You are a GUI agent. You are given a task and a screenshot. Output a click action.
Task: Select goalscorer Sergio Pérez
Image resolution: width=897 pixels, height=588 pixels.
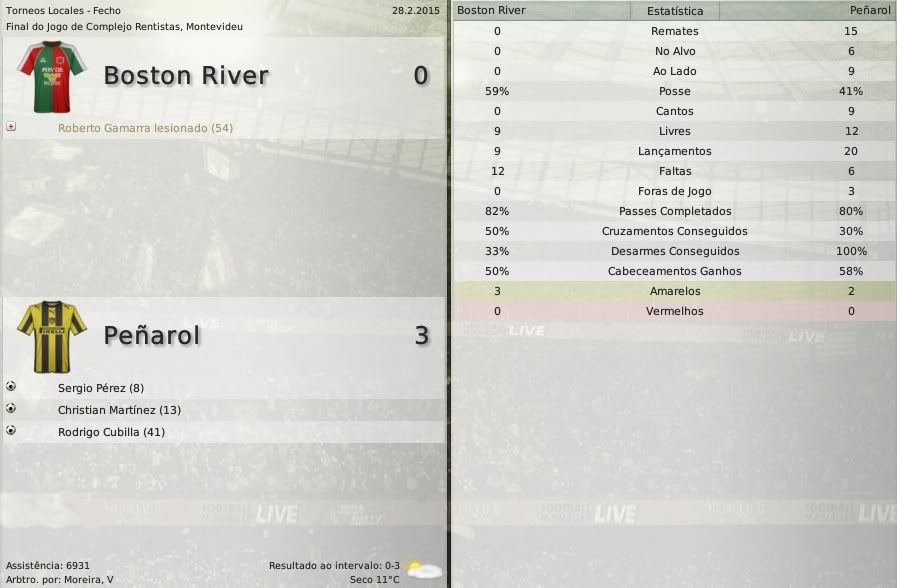[x=101, y=388]
